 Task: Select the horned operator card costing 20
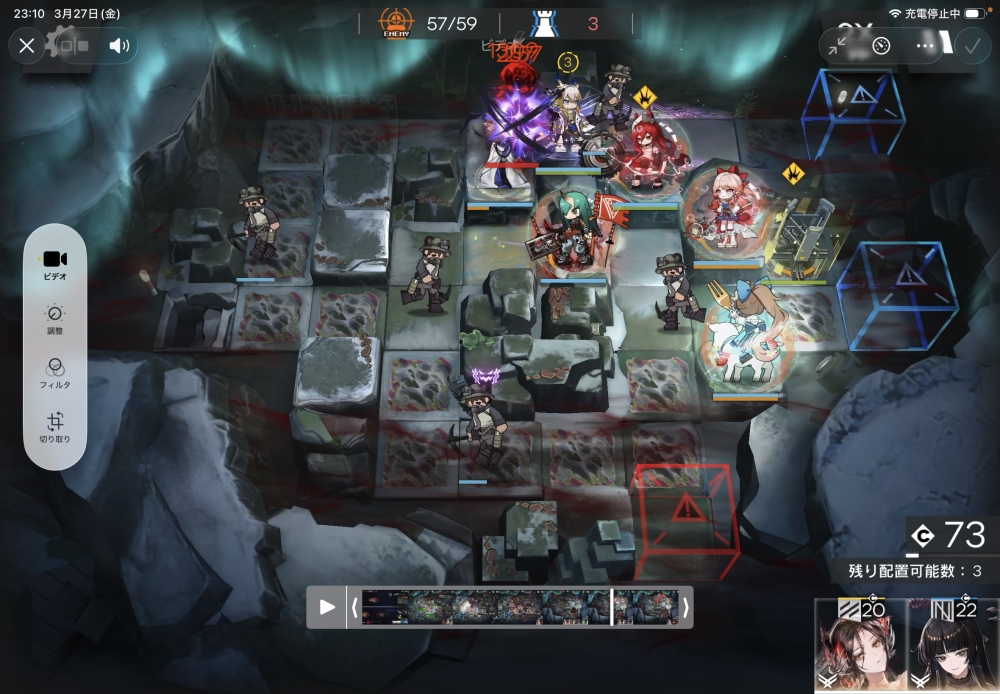[x=860, y=647]
